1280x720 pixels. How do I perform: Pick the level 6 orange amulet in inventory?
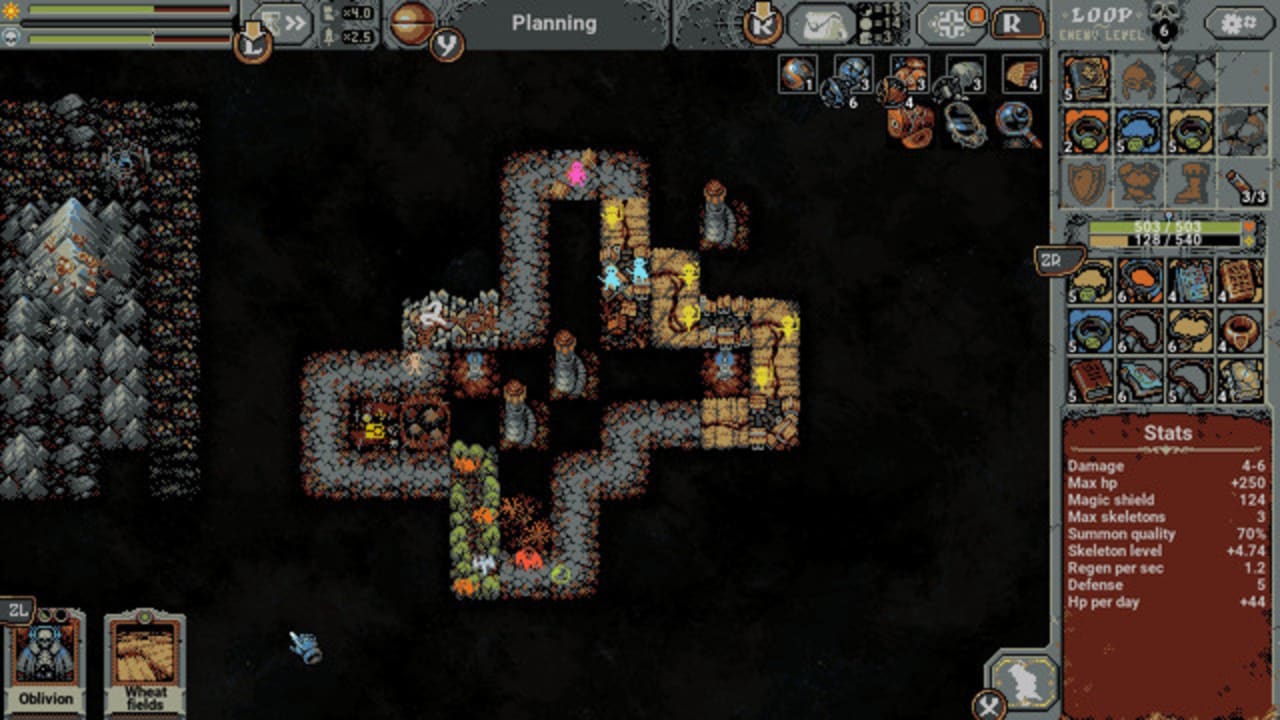point(1140,280)
